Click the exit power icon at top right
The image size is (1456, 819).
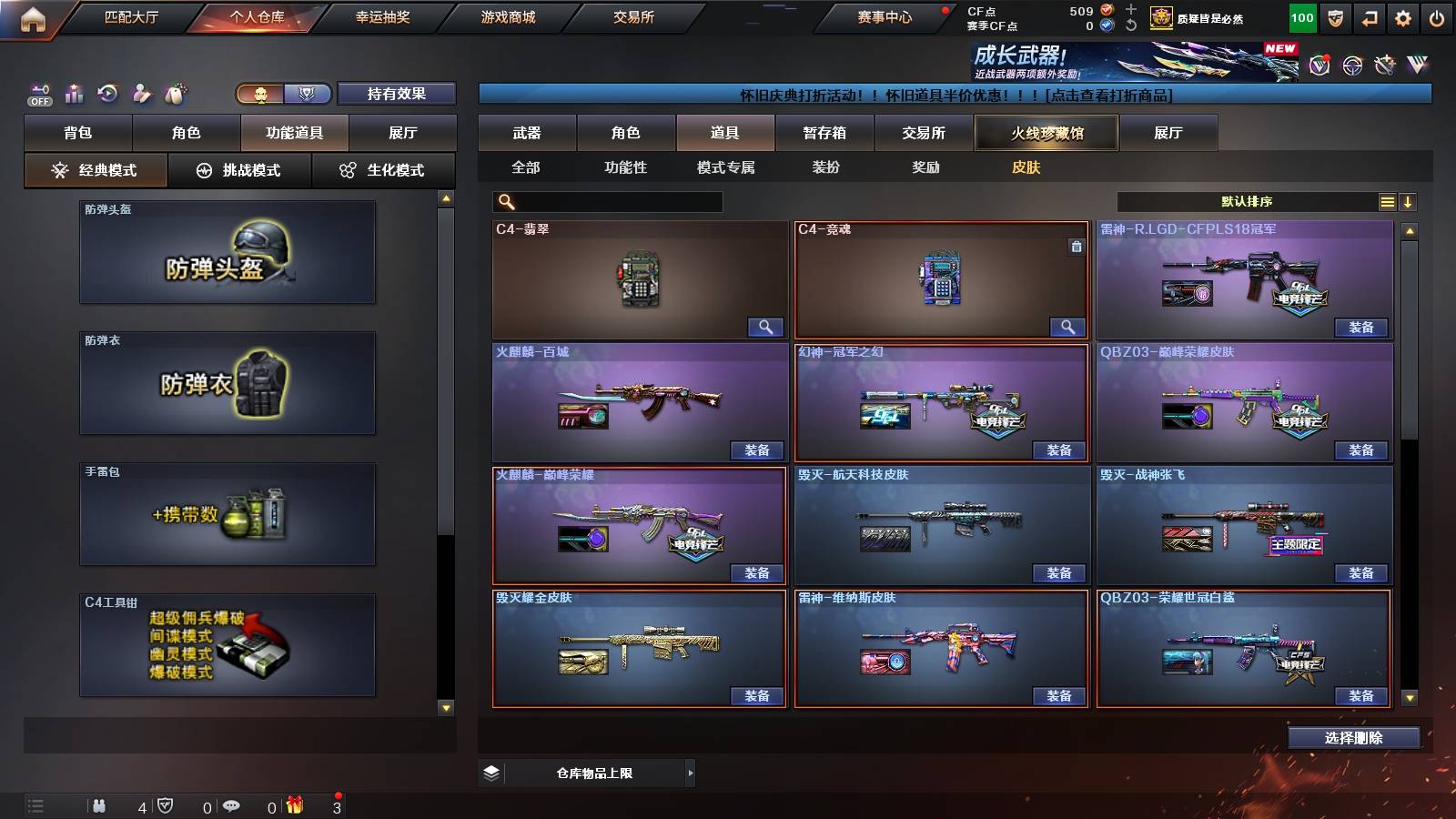point(1436,16)
